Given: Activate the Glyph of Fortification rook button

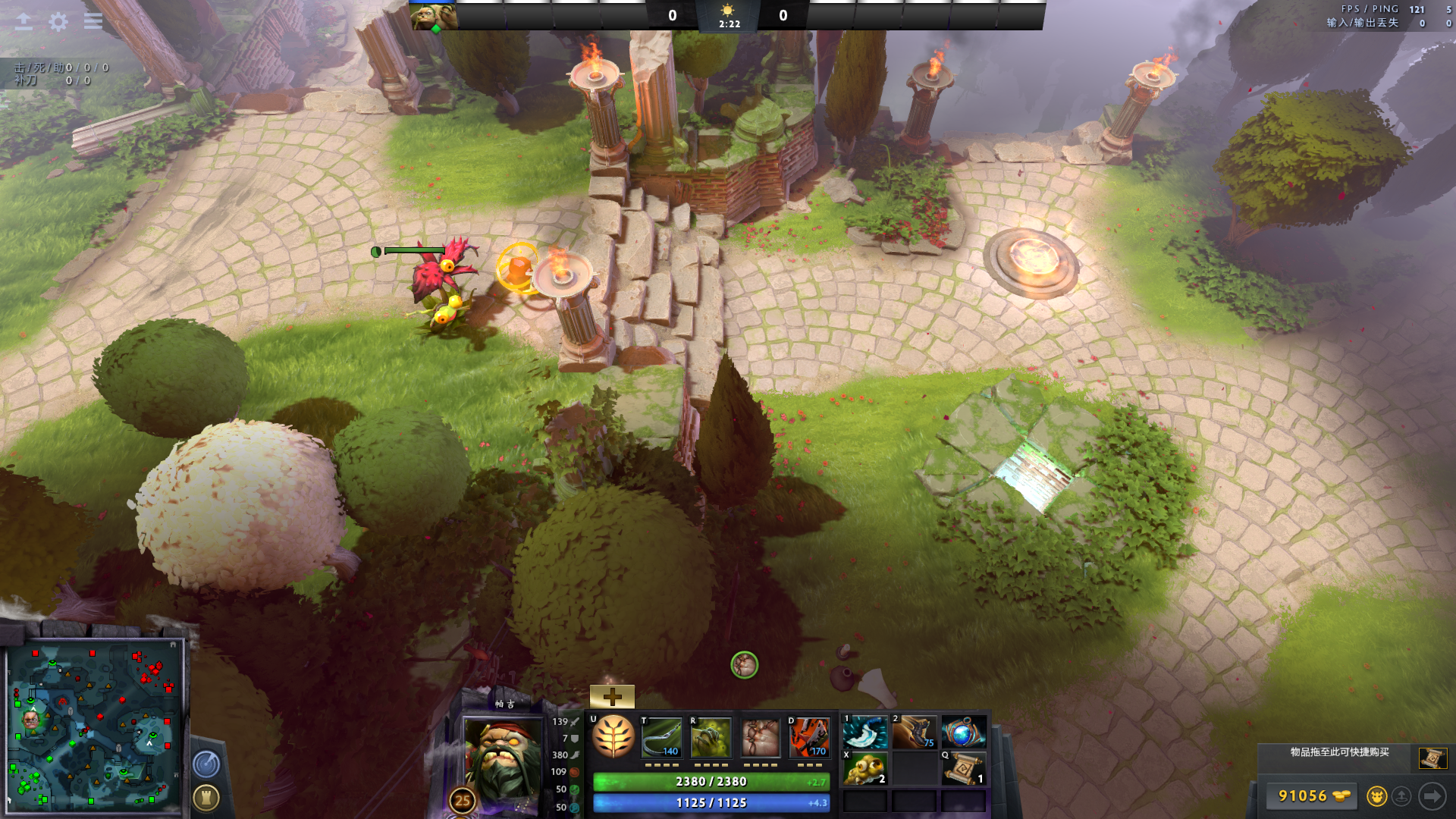Looking at the screenshot, I should pos(206,798).
